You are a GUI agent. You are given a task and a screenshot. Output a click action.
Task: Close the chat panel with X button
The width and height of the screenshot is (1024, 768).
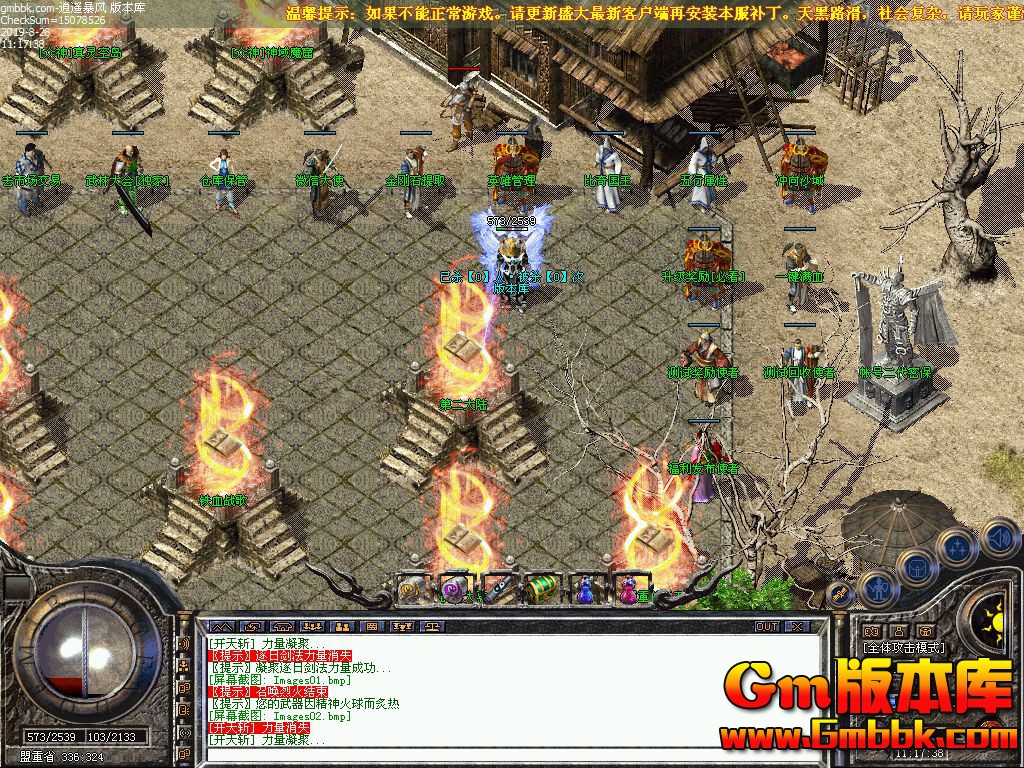coord(797,626)
